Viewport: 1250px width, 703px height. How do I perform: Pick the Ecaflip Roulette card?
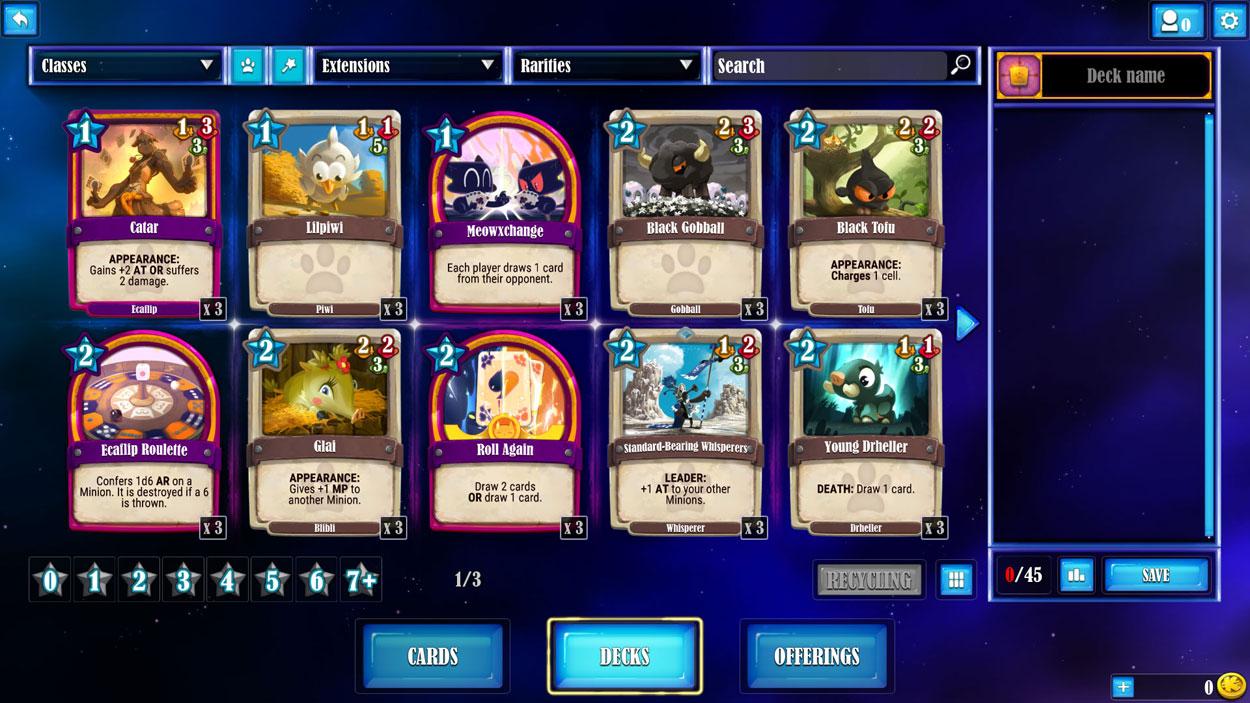click(144, 432)
